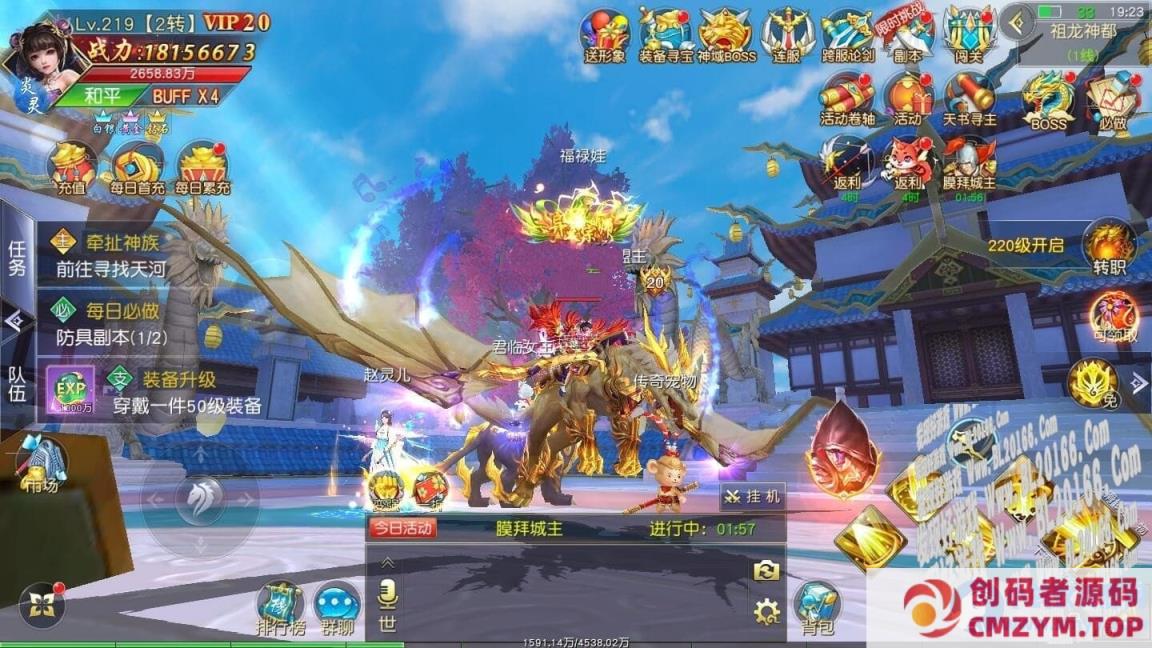Open the 神域BOSS menu icon
This screenshot has height=648, width=1152.
tap(726, 35)
